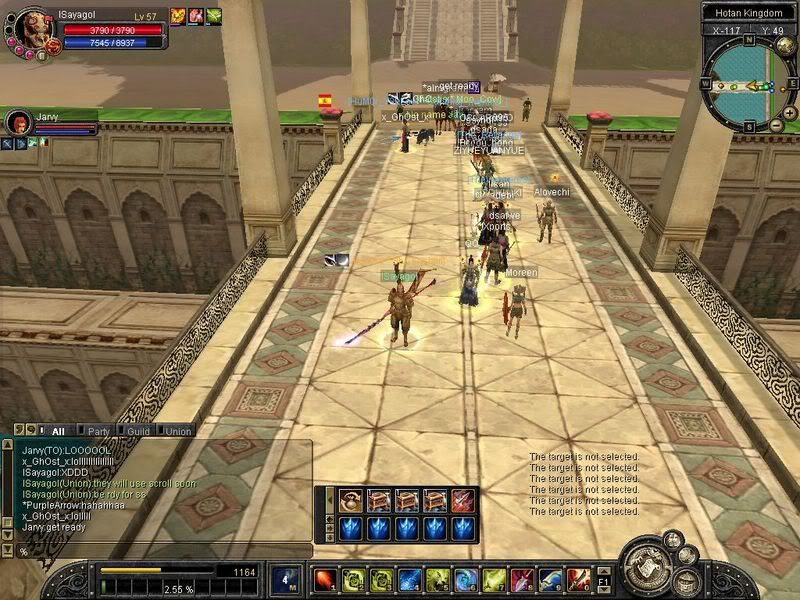800x600 pixels.
Task: Zoom out the minimap with minus button
Action: point(777,124)
